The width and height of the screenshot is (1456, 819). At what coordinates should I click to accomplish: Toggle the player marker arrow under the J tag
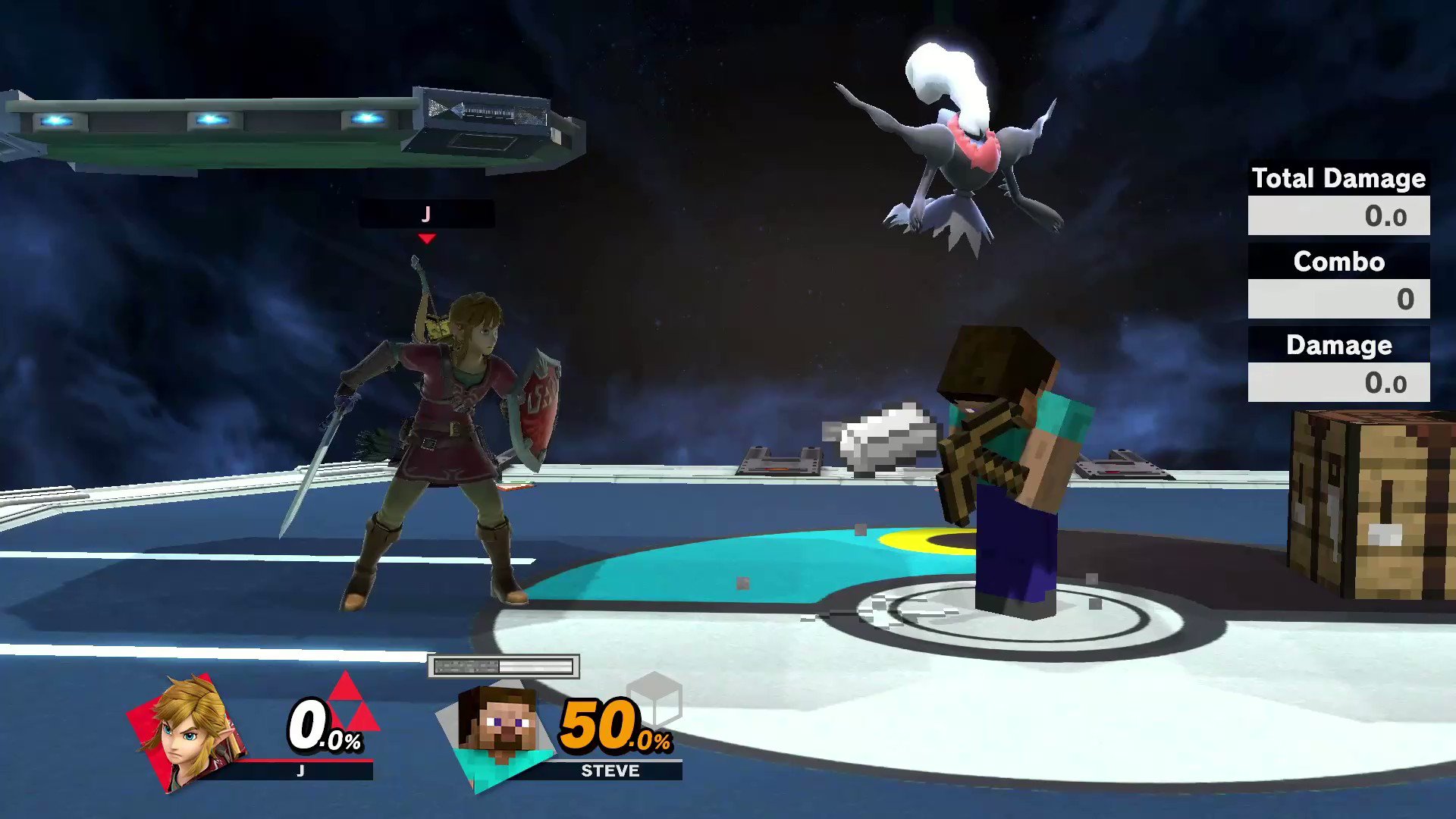click(x=427, y=239)
